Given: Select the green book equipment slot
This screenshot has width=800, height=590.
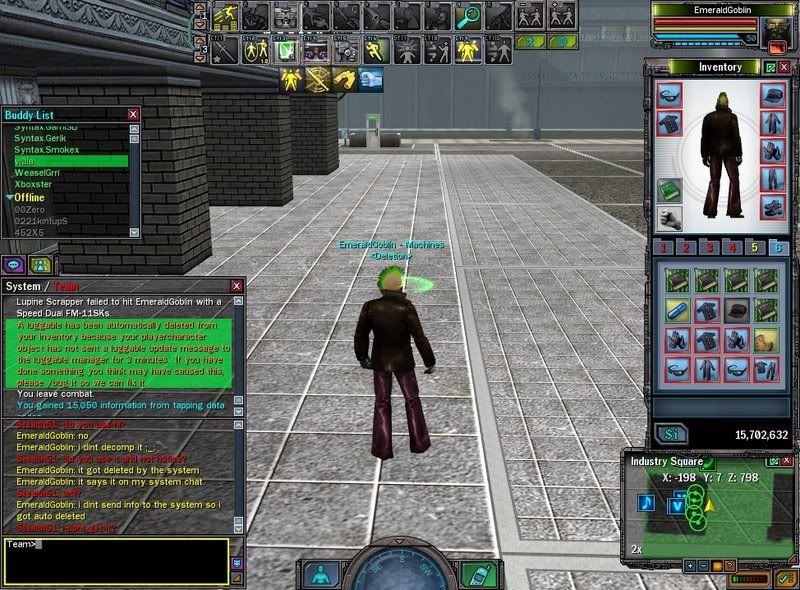Looking at the screenshot, I should (668, 190).
